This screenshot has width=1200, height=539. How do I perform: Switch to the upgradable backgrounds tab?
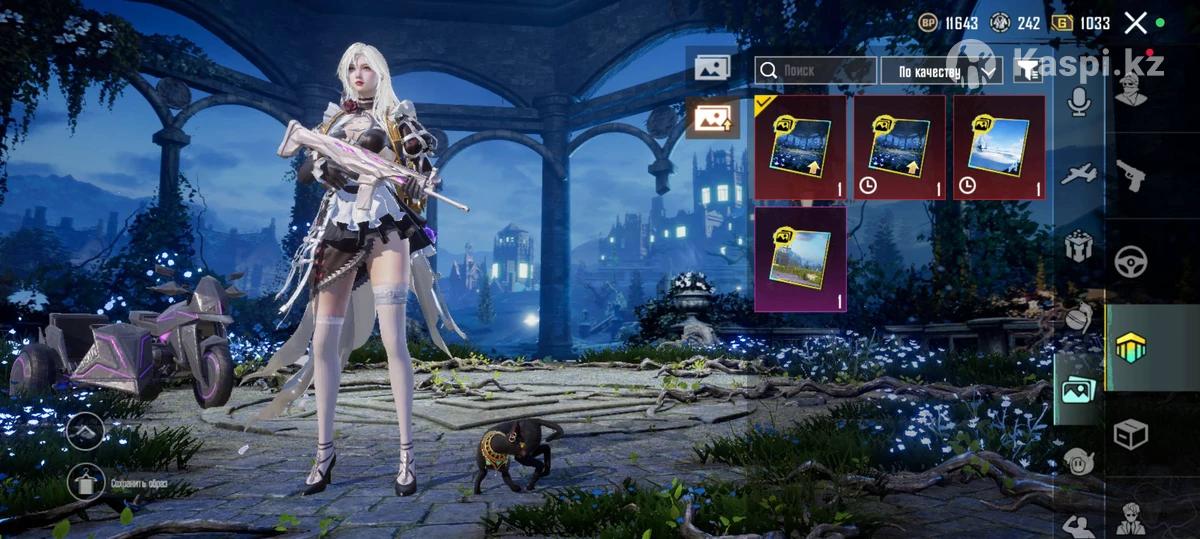coord(712,119)
